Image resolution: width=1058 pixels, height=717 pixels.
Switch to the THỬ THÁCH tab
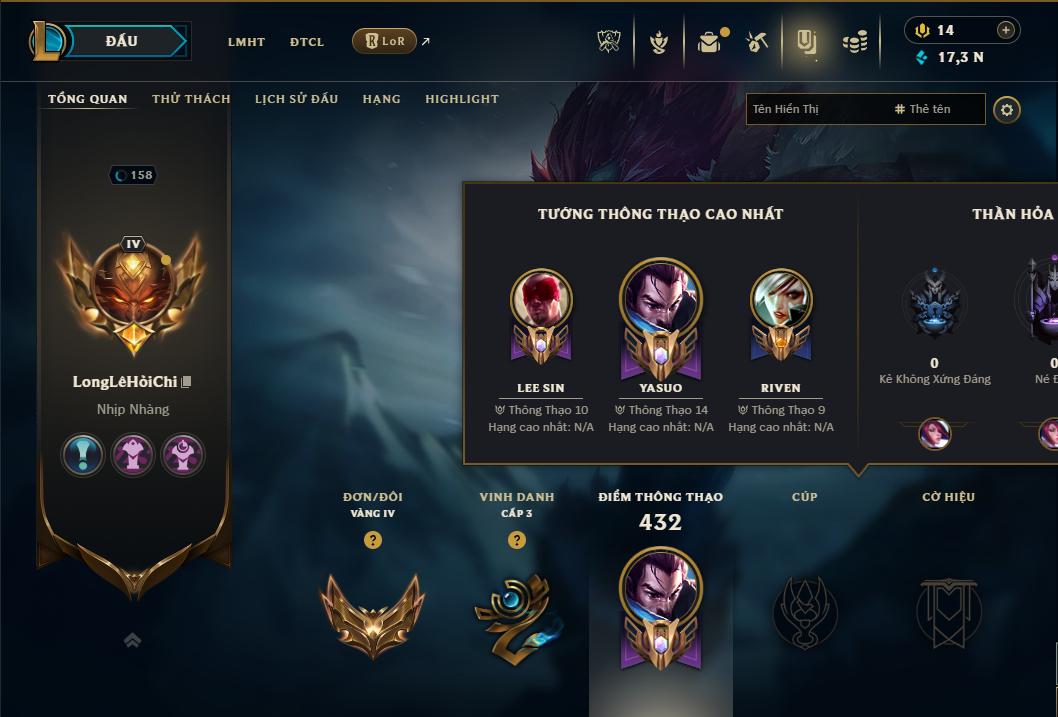[x=191, y=99]
